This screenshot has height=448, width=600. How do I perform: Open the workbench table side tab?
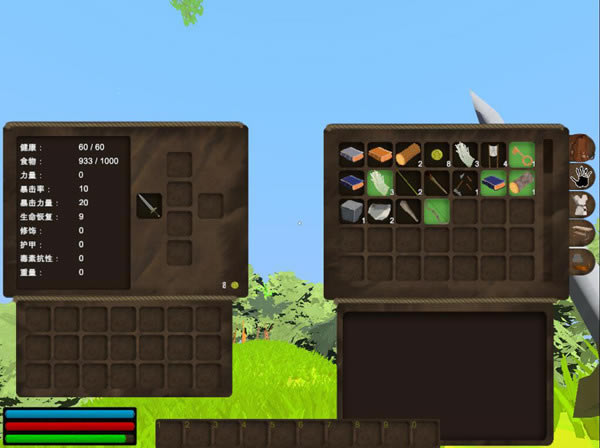click(x=582, y=234)
